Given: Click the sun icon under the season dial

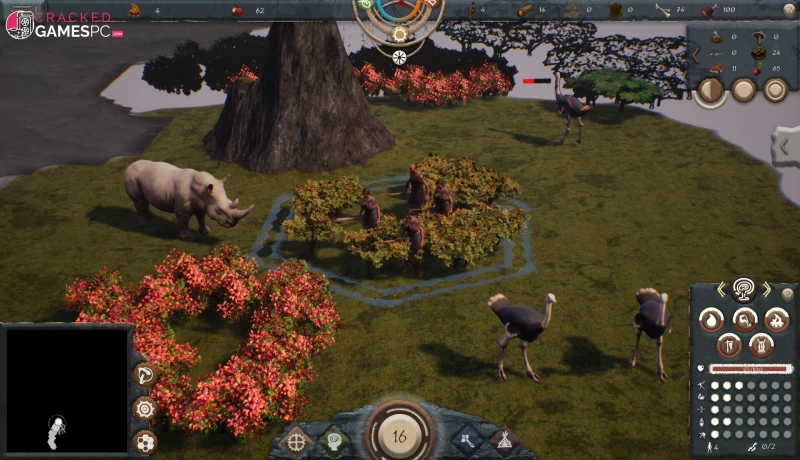Looking at the screenshot, I should [400, 34].
